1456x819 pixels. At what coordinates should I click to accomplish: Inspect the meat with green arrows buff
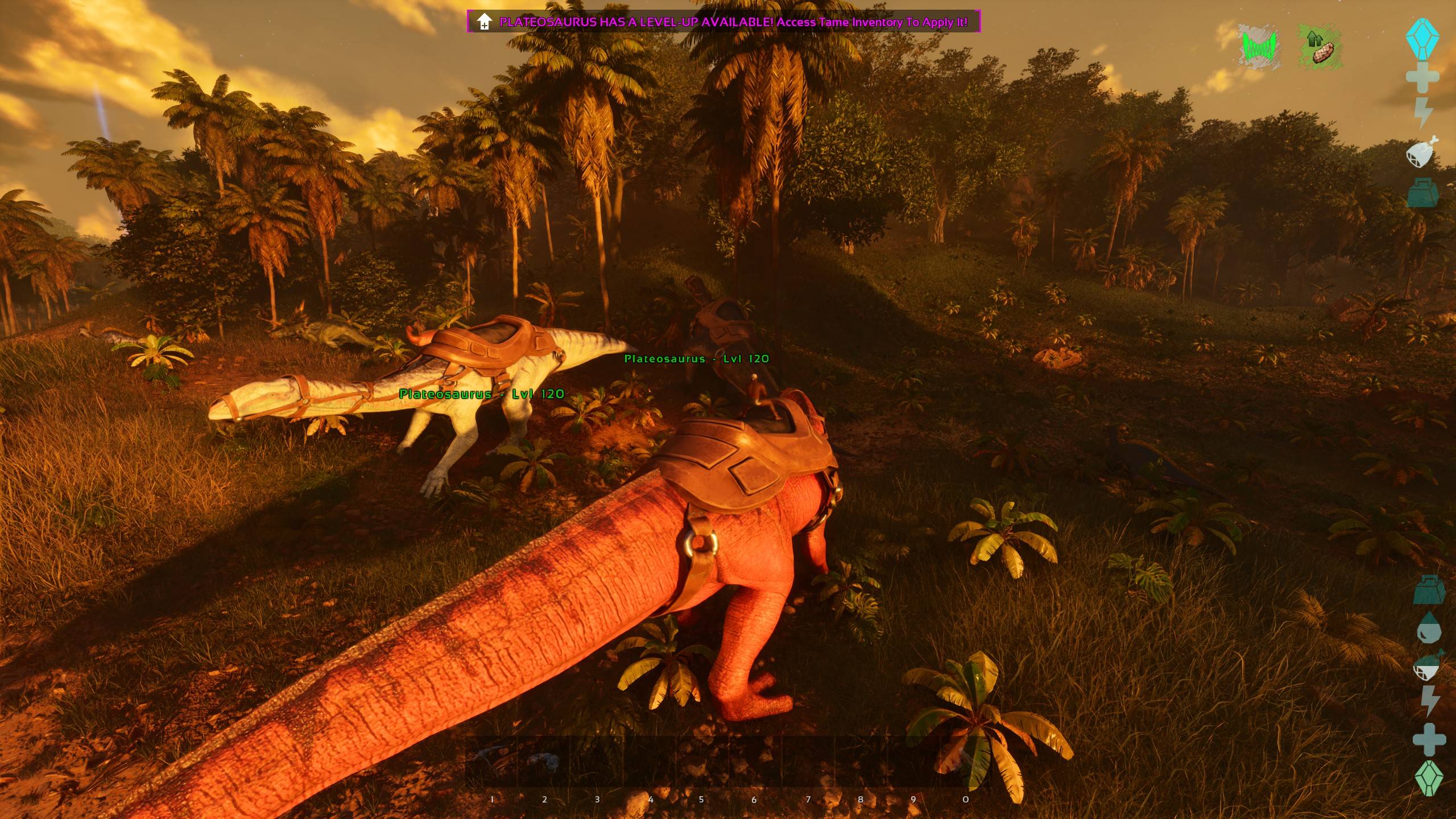1321,47
